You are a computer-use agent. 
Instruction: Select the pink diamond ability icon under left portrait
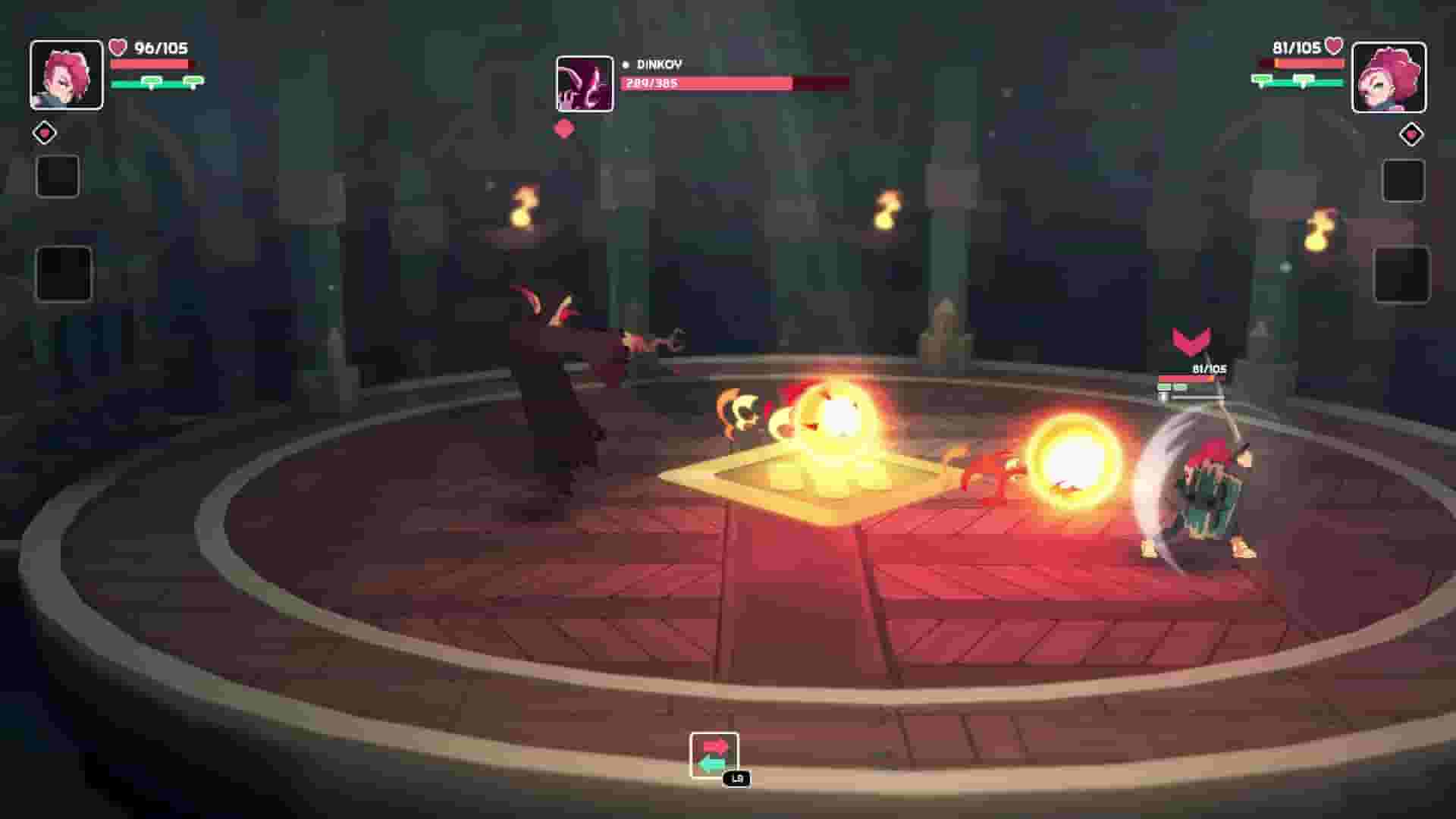click(44, 132)
